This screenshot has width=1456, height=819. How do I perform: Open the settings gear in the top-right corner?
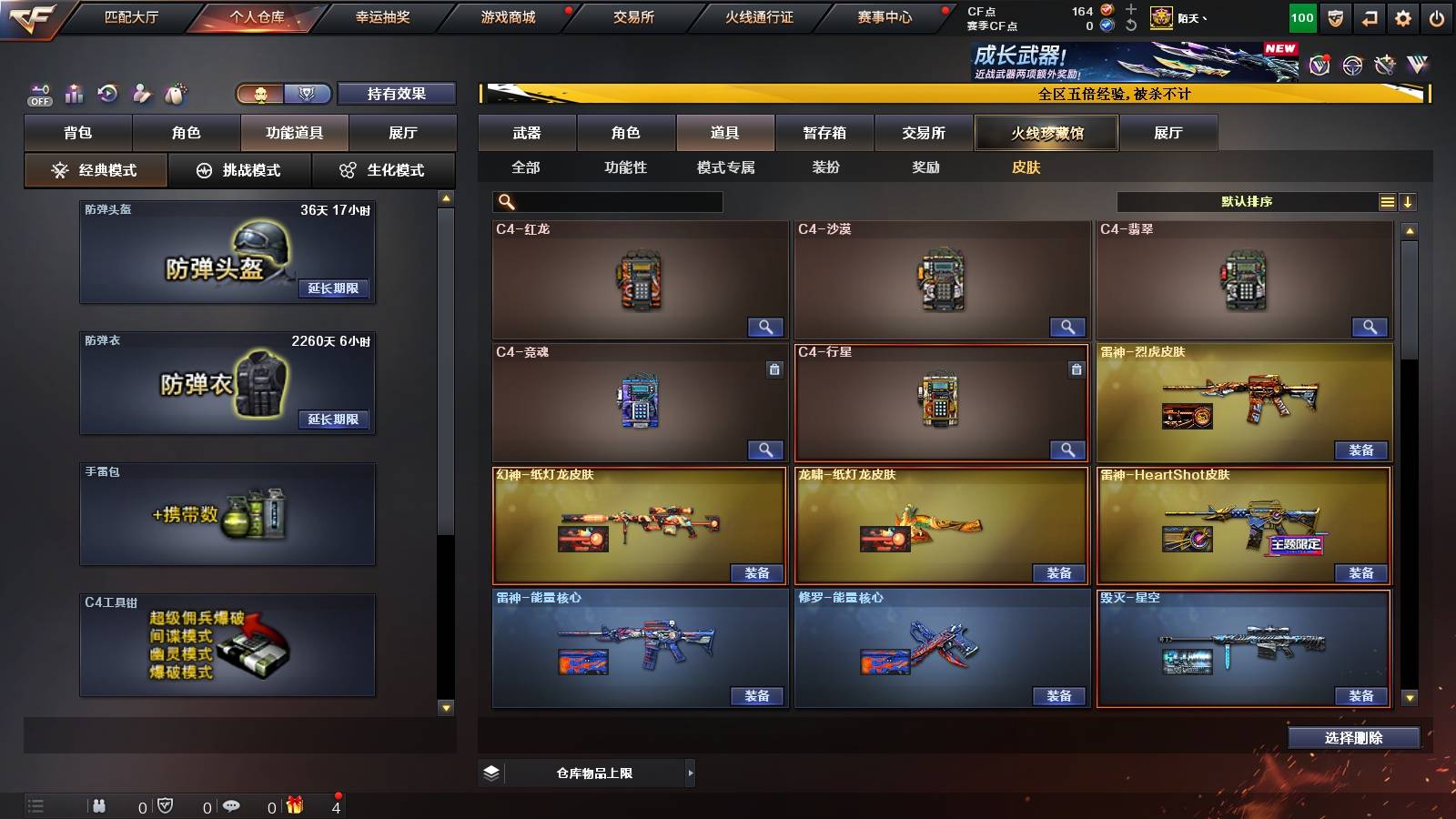[1403, 15]
